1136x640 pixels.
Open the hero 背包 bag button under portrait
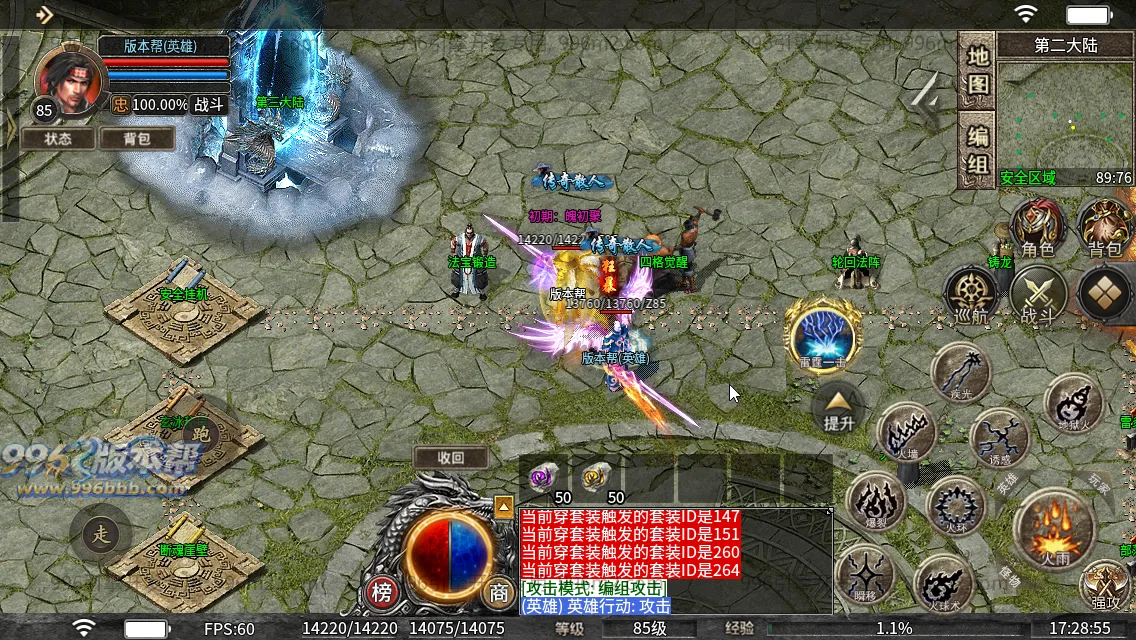click(137, 139)
